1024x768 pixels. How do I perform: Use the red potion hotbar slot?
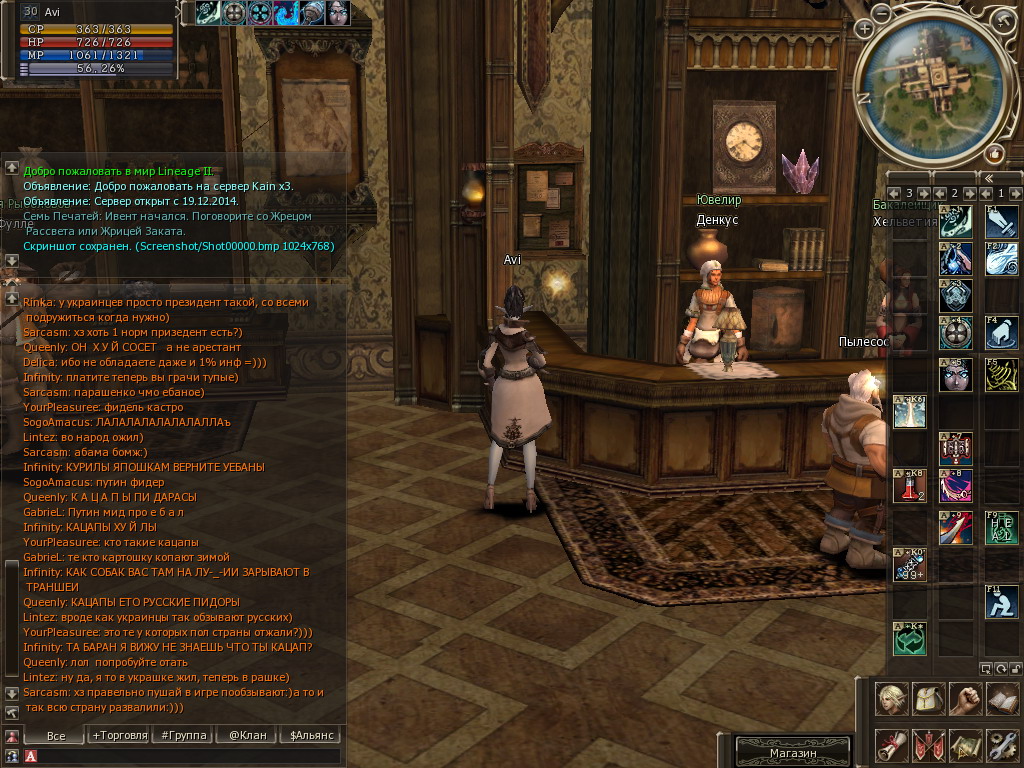(x=909, y=486)
